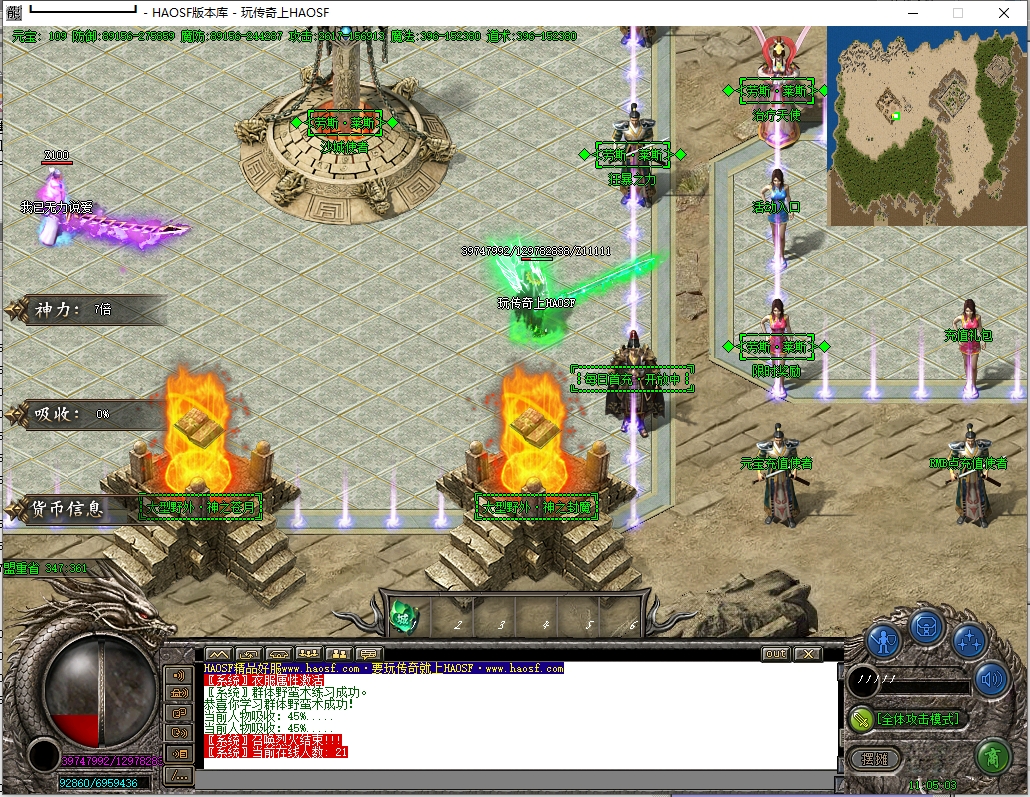Open the skills panel with sparkle icon
This screenshot has width=1030, height=797.
tap(969, 639)
